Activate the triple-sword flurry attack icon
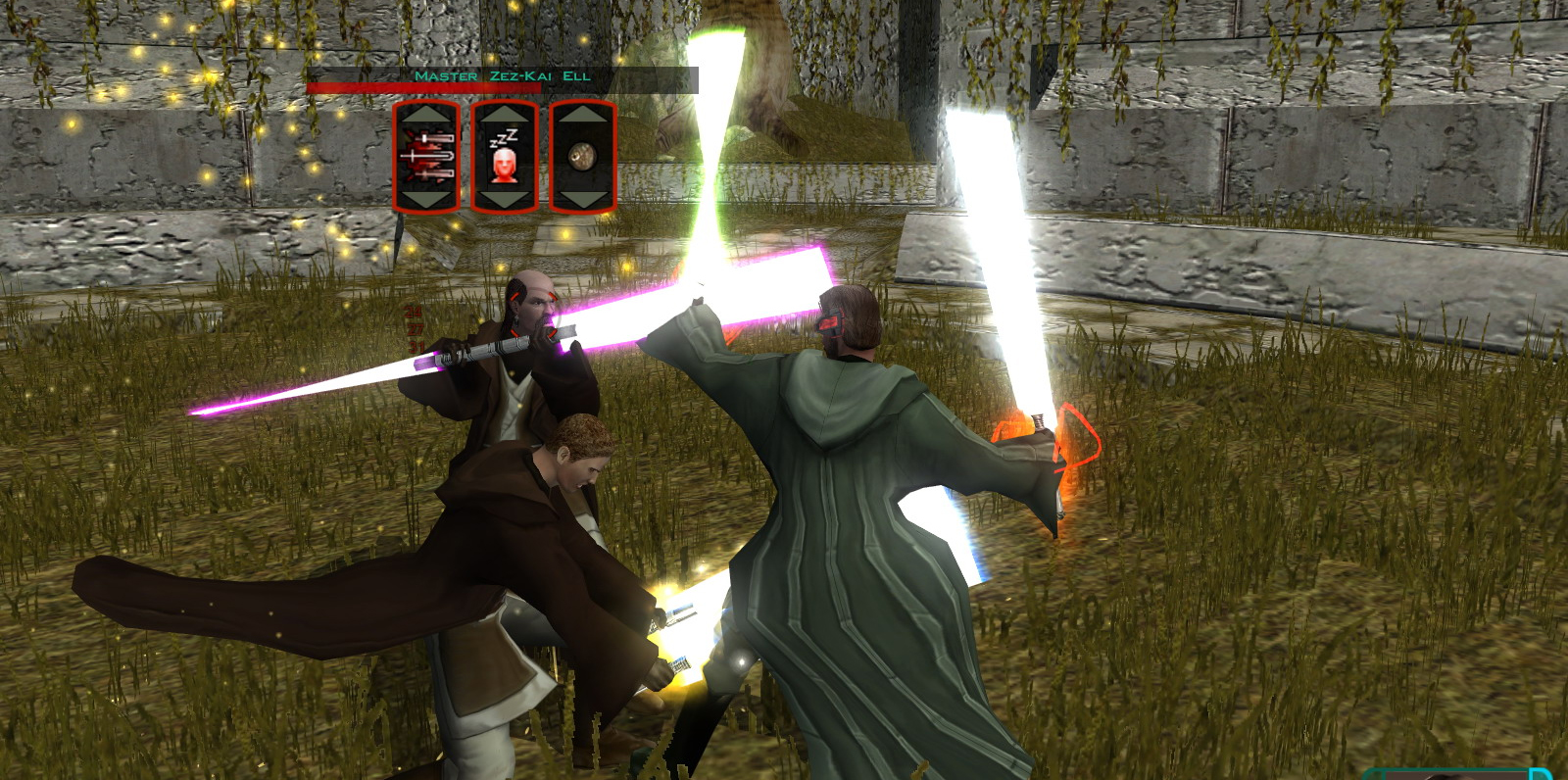1568x780 pixels. 426,157
